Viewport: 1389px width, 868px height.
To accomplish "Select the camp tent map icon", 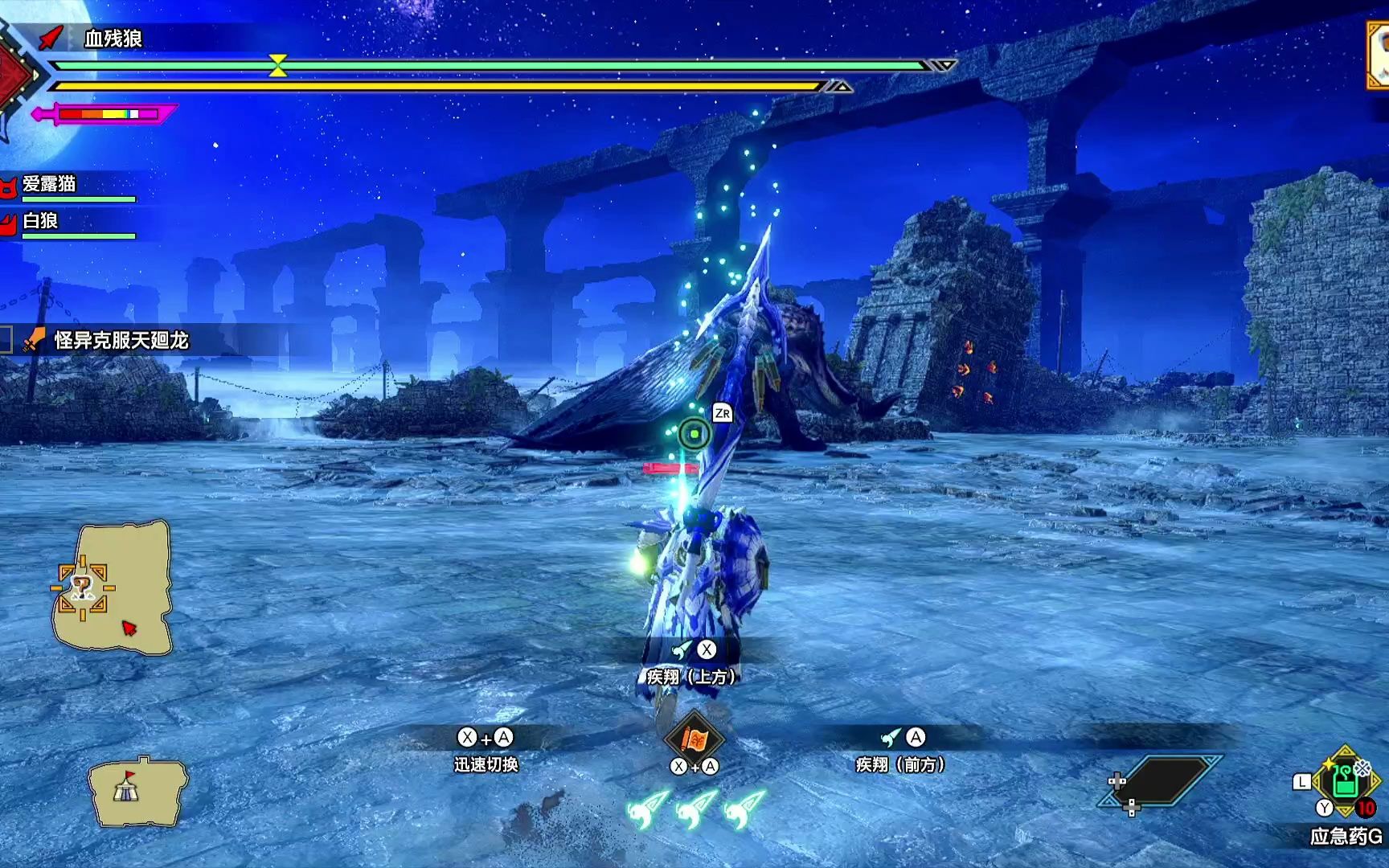I will click(126, 790).
